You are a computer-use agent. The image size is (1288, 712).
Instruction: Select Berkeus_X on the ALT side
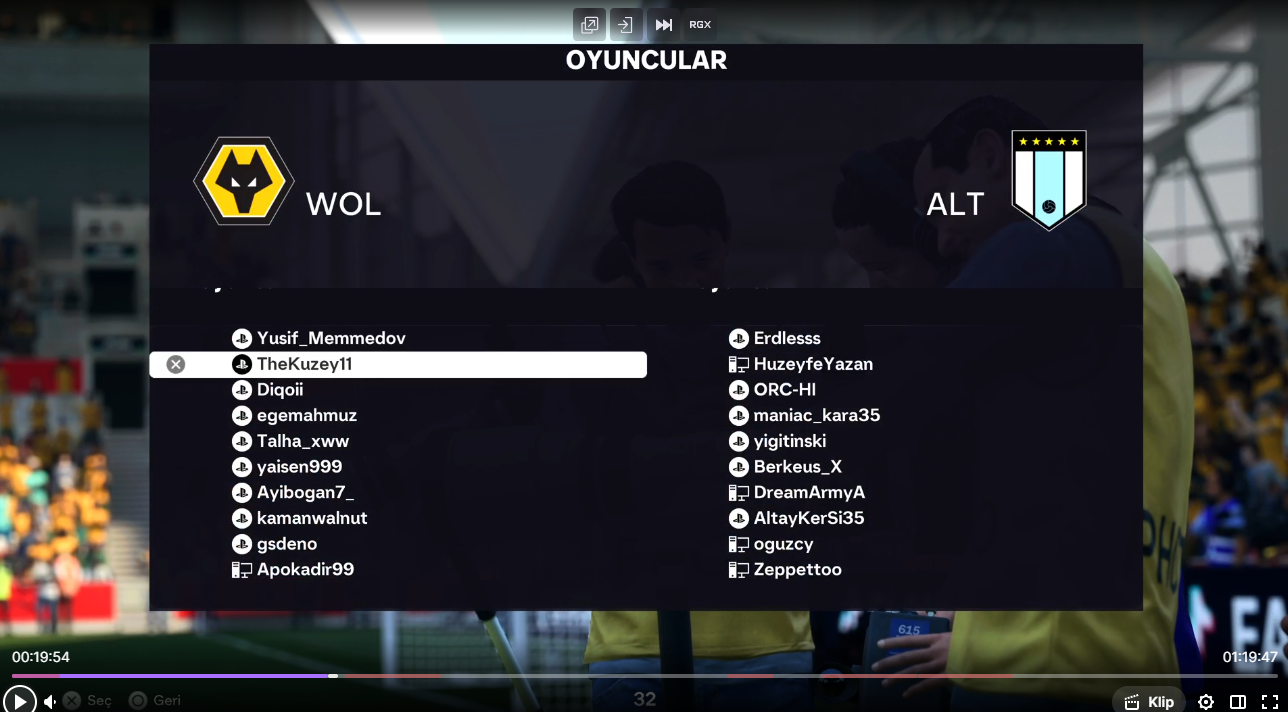tap(797, 467)
